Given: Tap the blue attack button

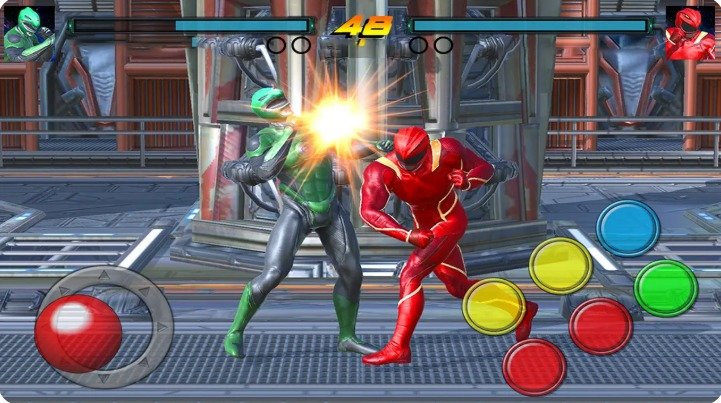Looking at the screenshot, I should pos(627,228).
